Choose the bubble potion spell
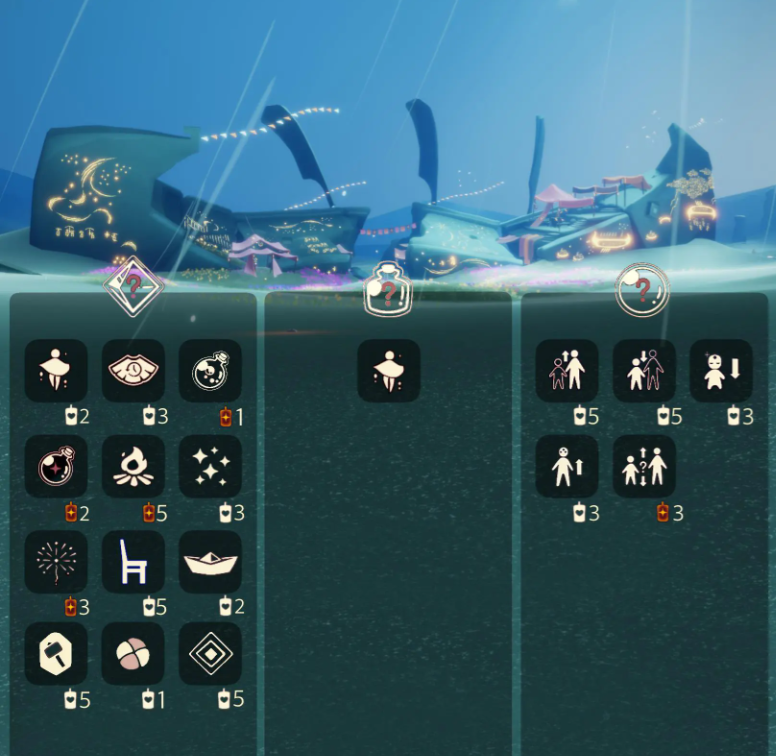Image resolution: width=776 pixels, height=756 pixels. (x=210, y=371)
